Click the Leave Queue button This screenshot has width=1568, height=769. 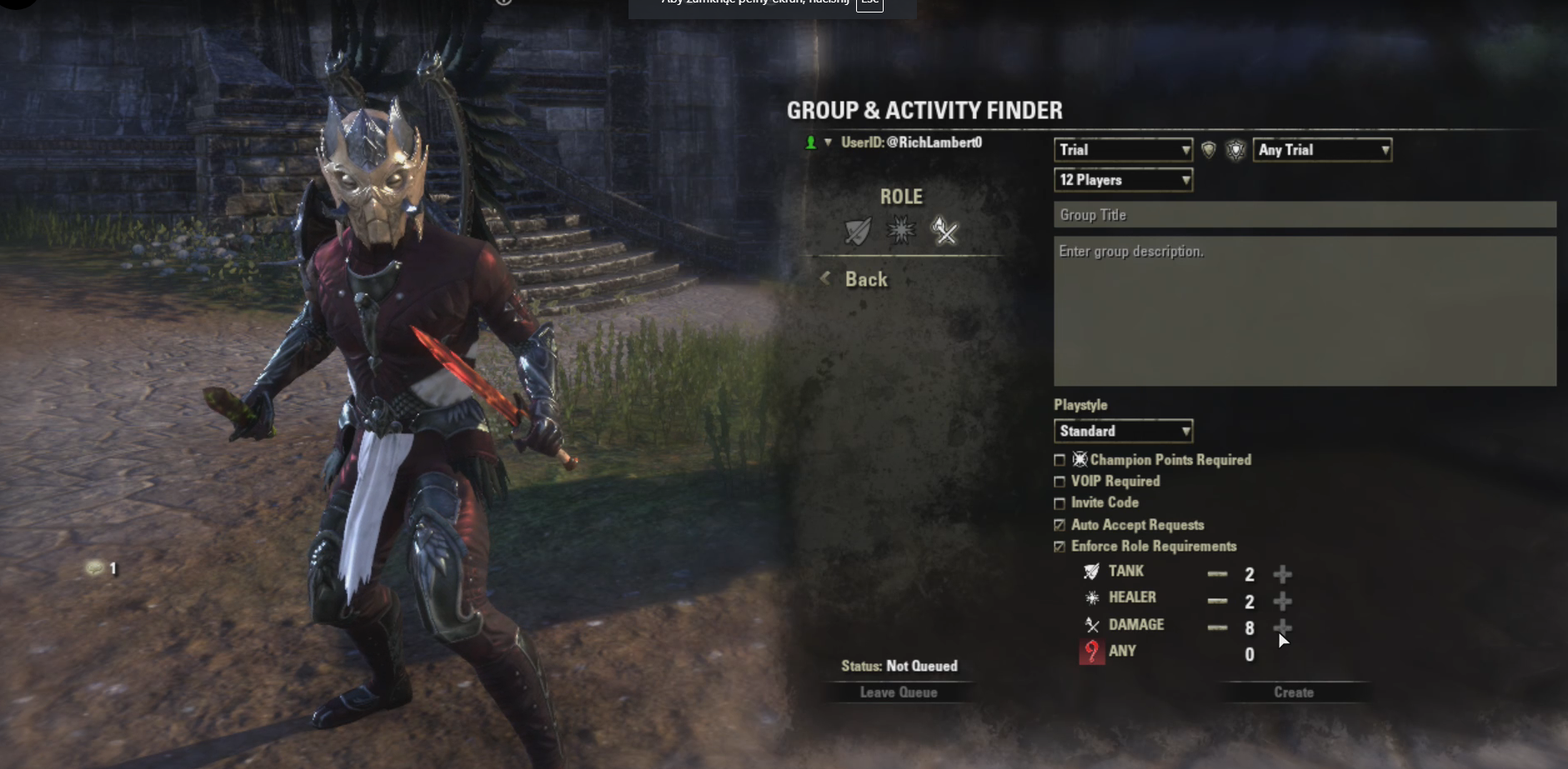898,692
